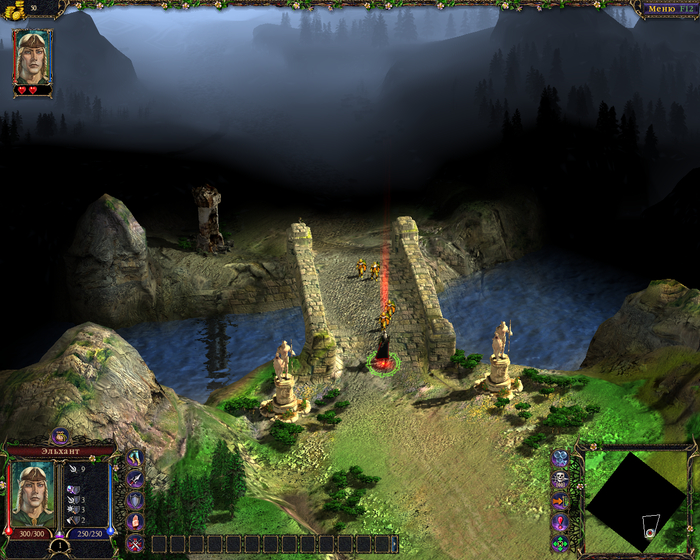Open the Меню button
Image resolution: width=700 pixels, height=560 pixels.
tap(666, 9)
